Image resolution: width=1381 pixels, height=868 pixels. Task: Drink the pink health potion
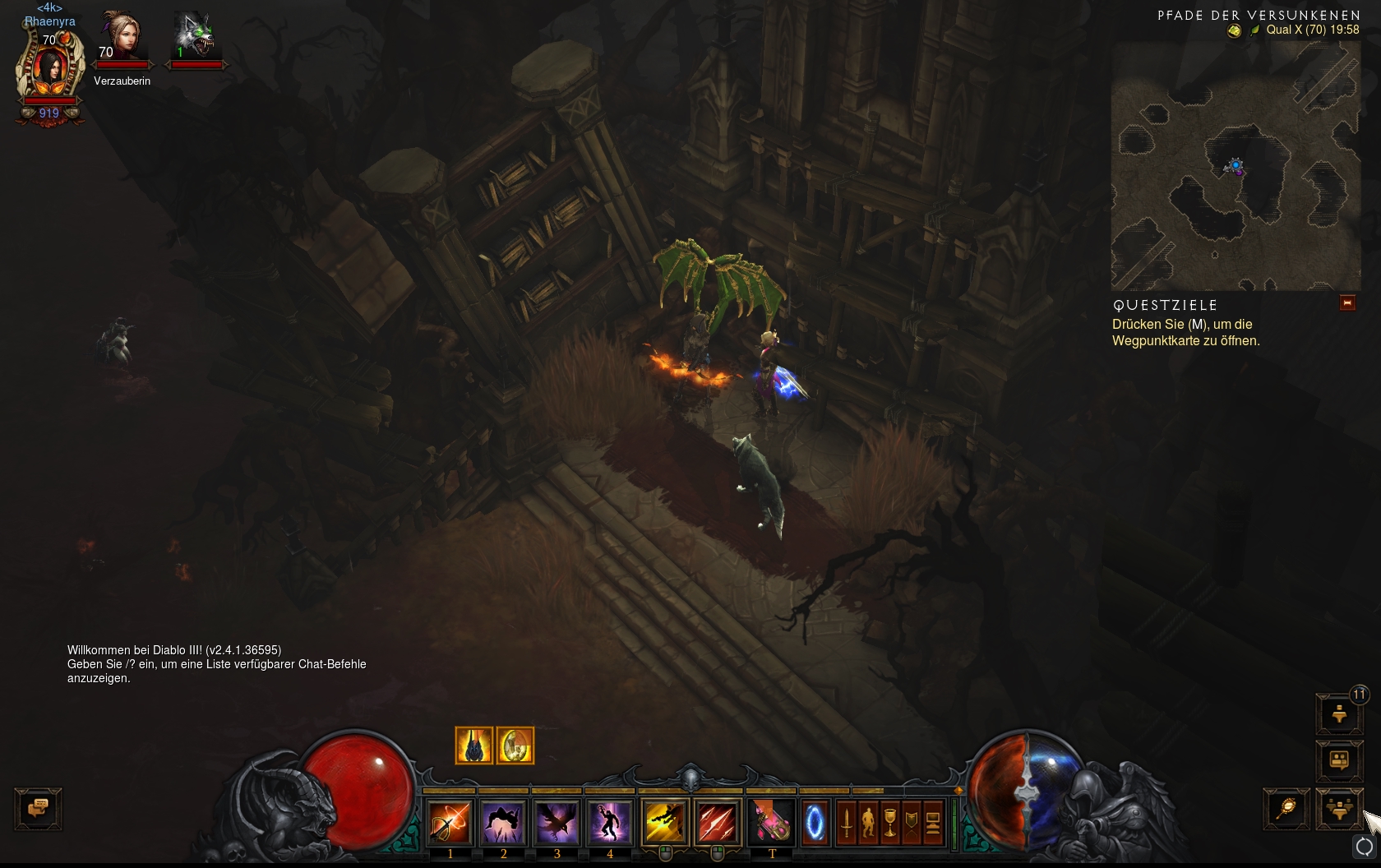pos(772,821)
